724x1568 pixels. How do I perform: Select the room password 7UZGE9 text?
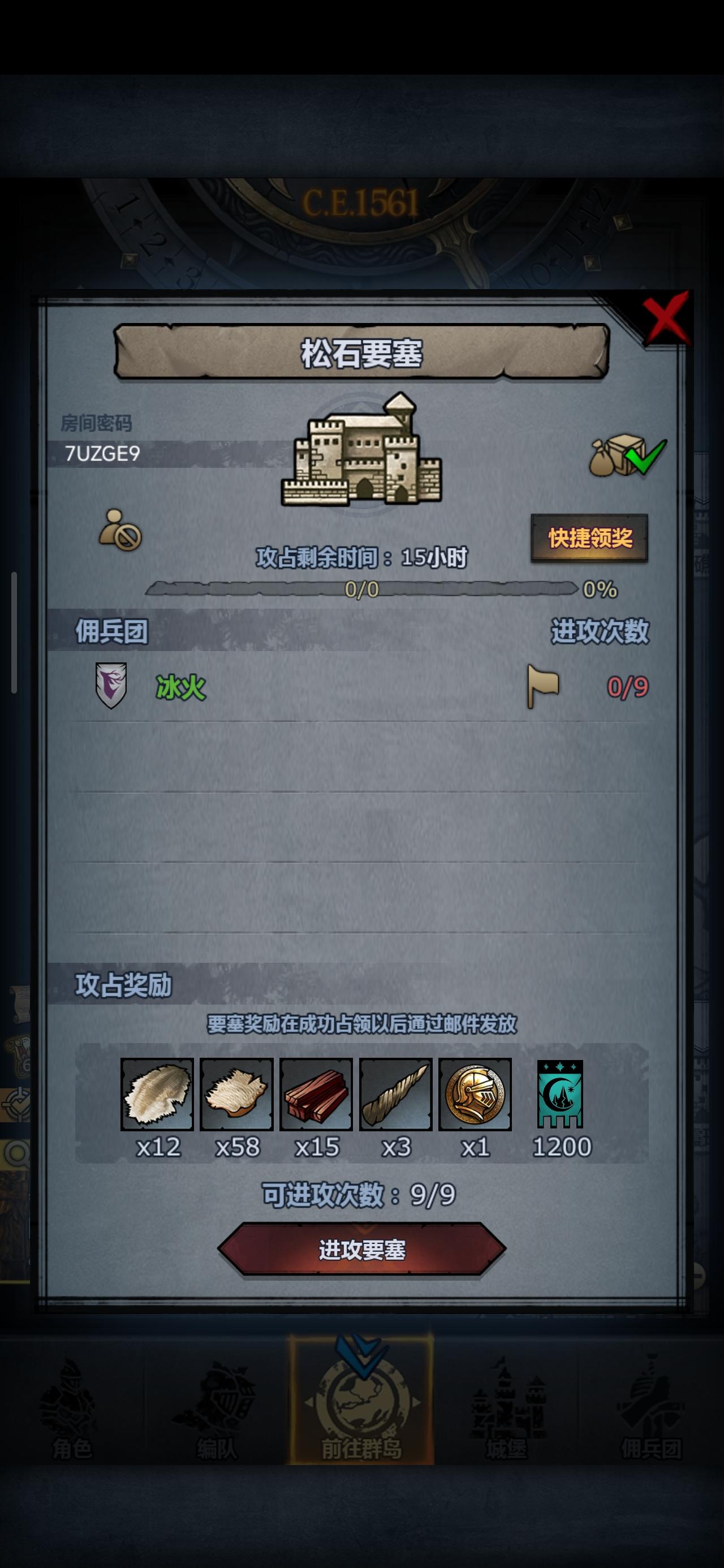[102, 453]
